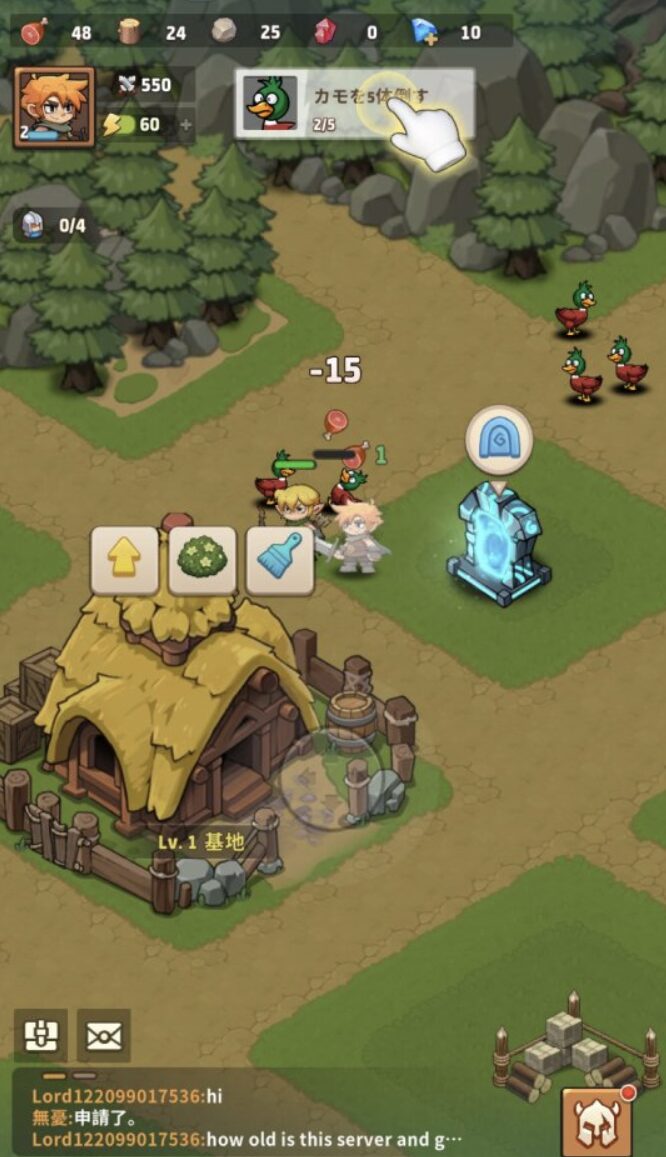Choose the green bush decoration button
The width and height of the screenshot is (666, 1157).
click(x=202, y=560)
